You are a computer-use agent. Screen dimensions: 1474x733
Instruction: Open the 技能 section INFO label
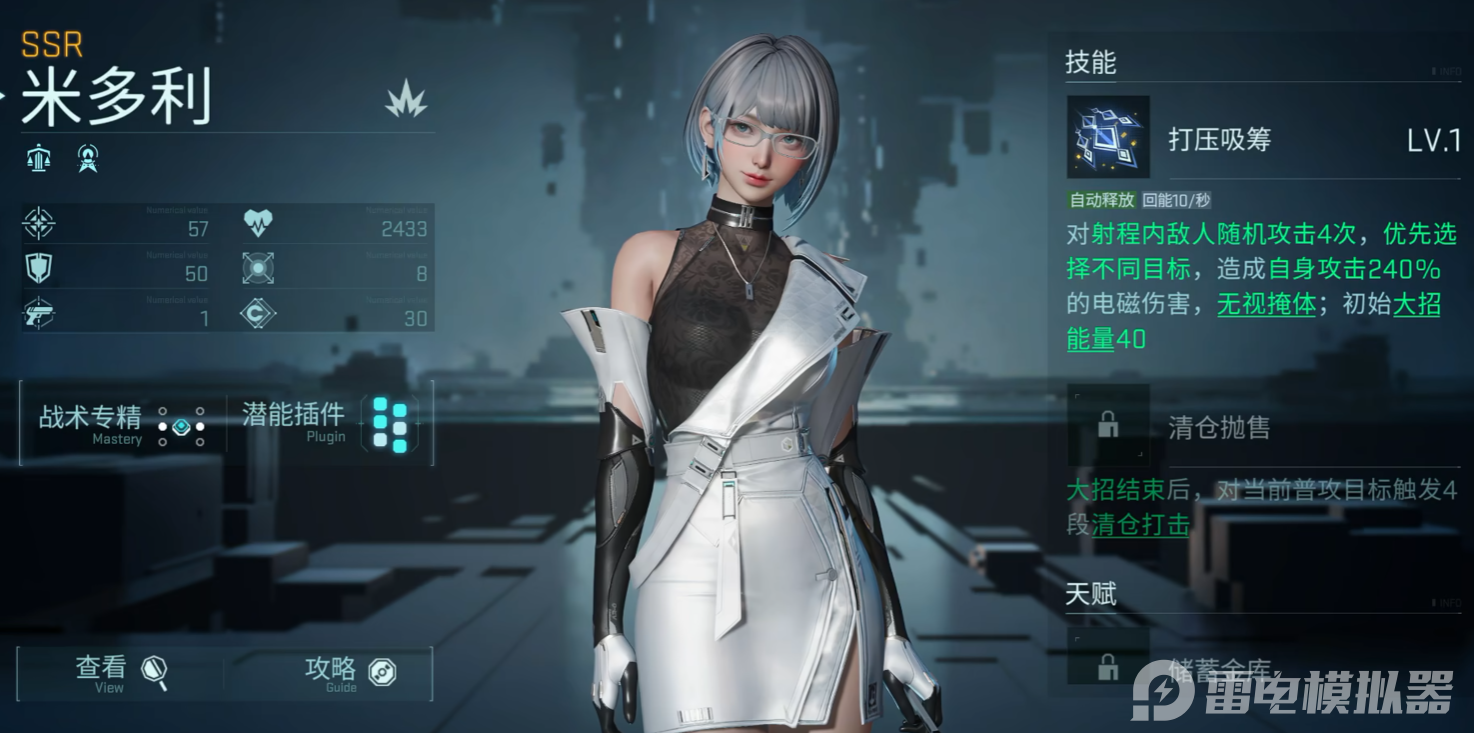(1449, 73)
